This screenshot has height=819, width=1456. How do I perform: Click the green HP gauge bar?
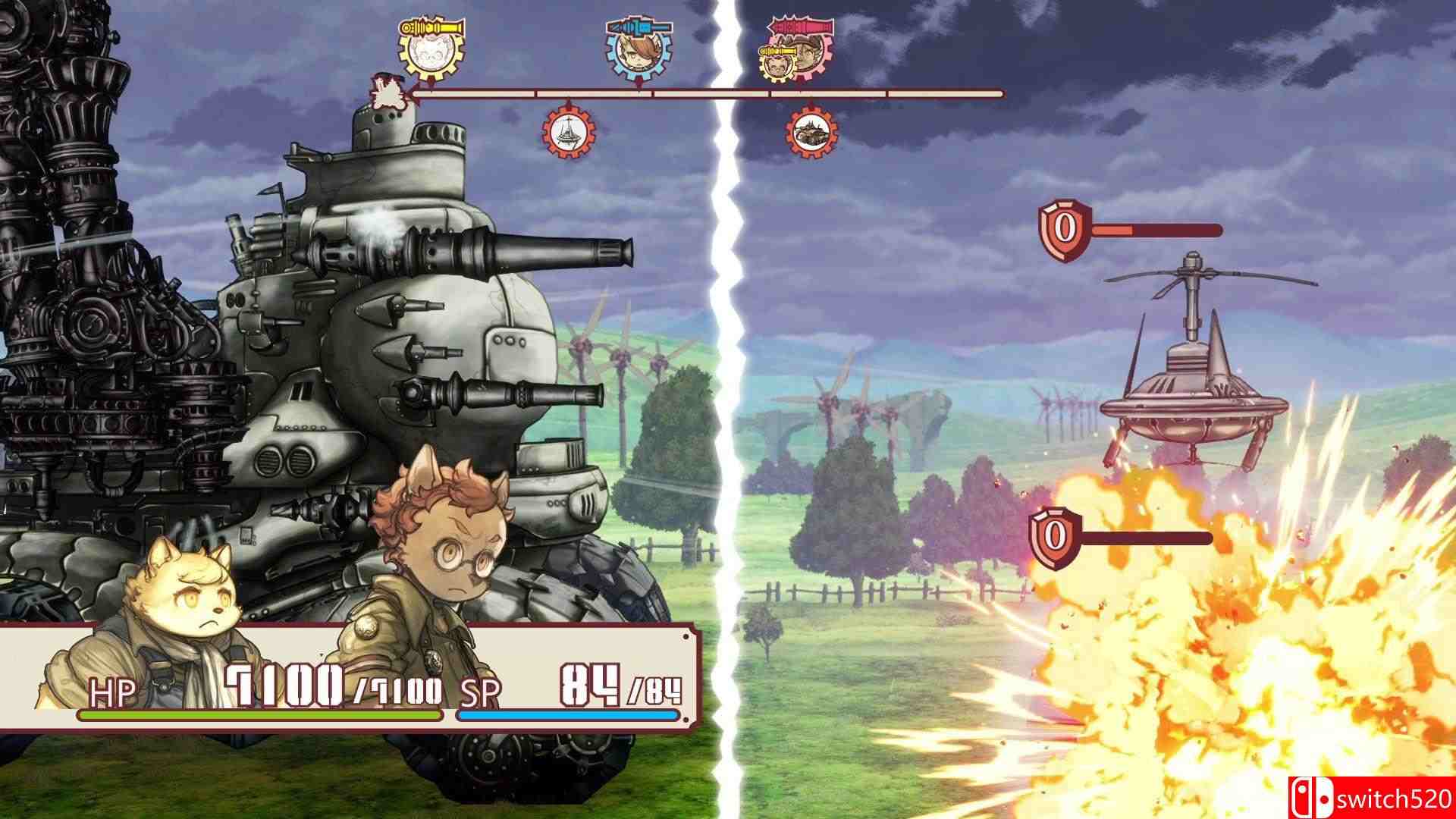tap(258, 716)
